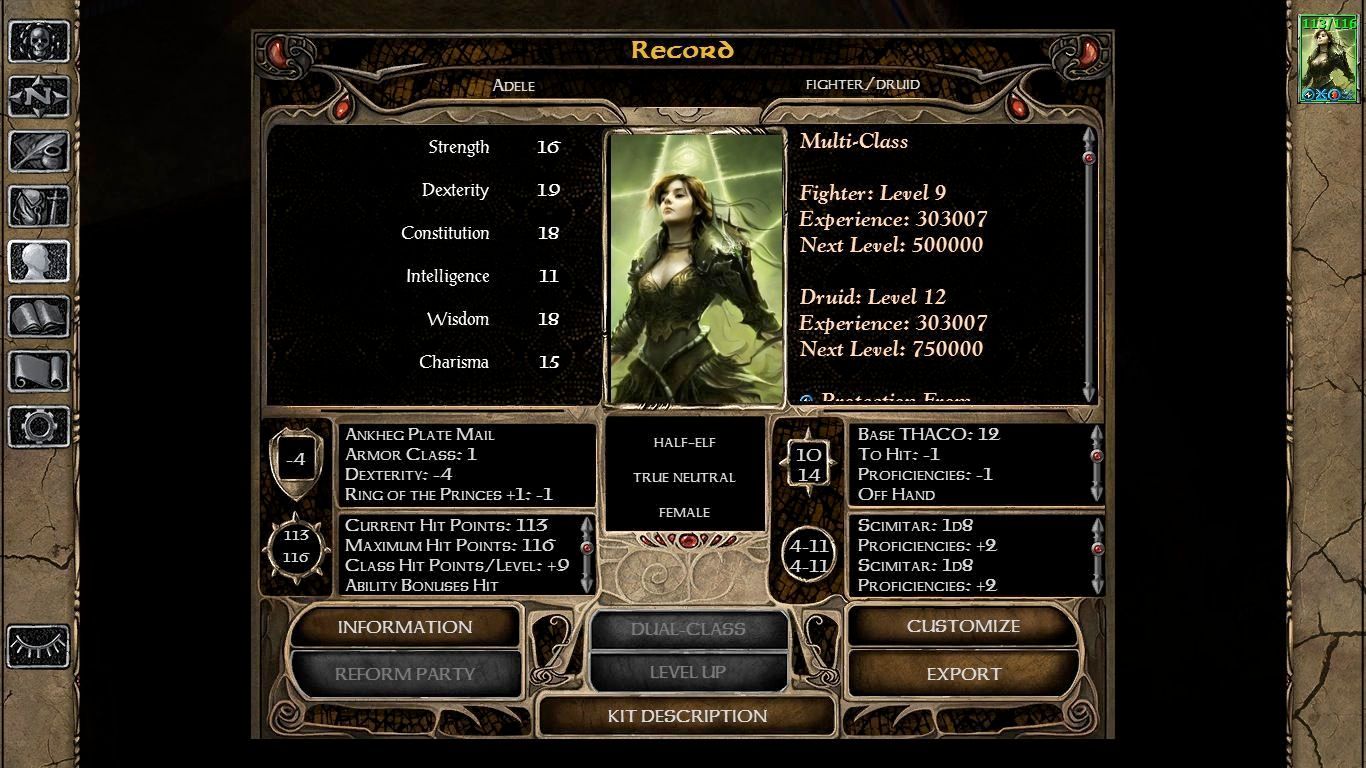Click the THAC0 details scrollbar
The height and width of the screenshot is (768, 1366).
(x=1097, y=464)
